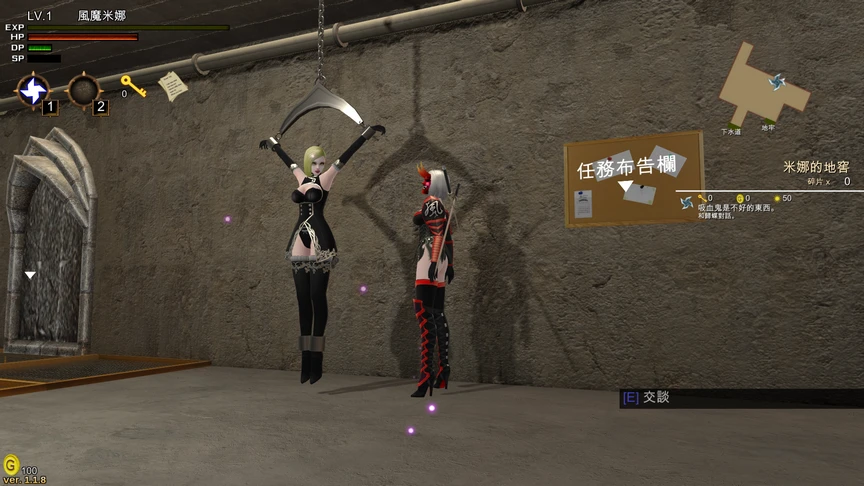This screenshot has width=864, height=486.
Task: Click the shuriken player marker on the minimap
Action: [x=777, y=82]
